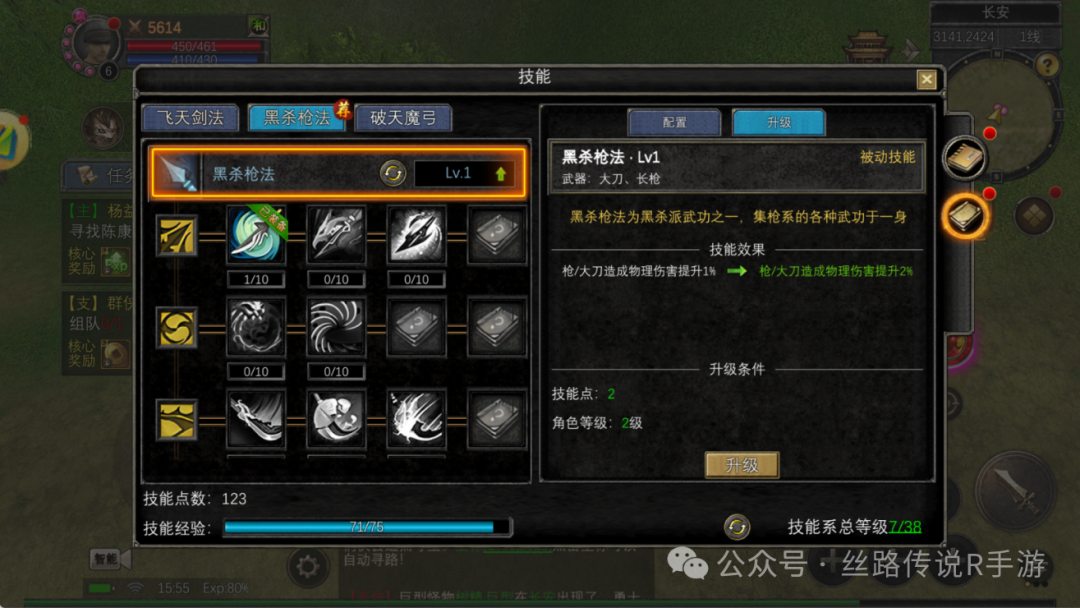Switch to the 配置 tab
1080x608 pixels.
click(674, 122)
